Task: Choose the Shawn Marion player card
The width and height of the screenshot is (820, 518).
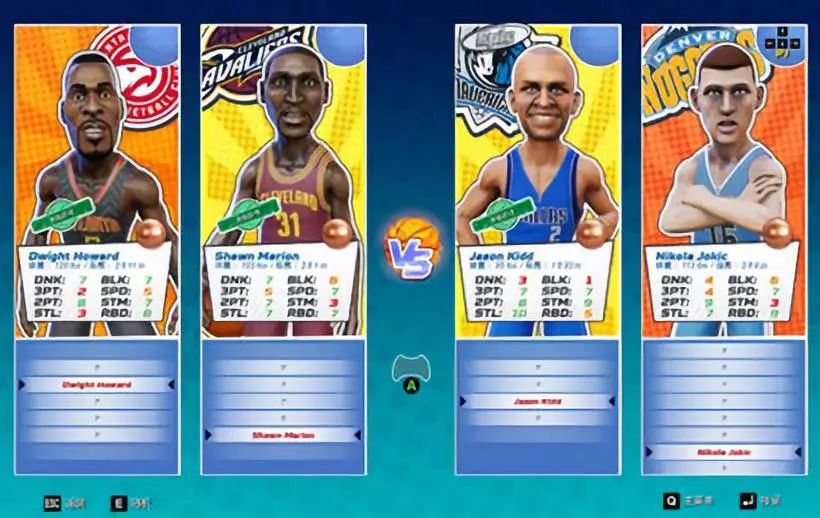Action: [x=283, y=180]
